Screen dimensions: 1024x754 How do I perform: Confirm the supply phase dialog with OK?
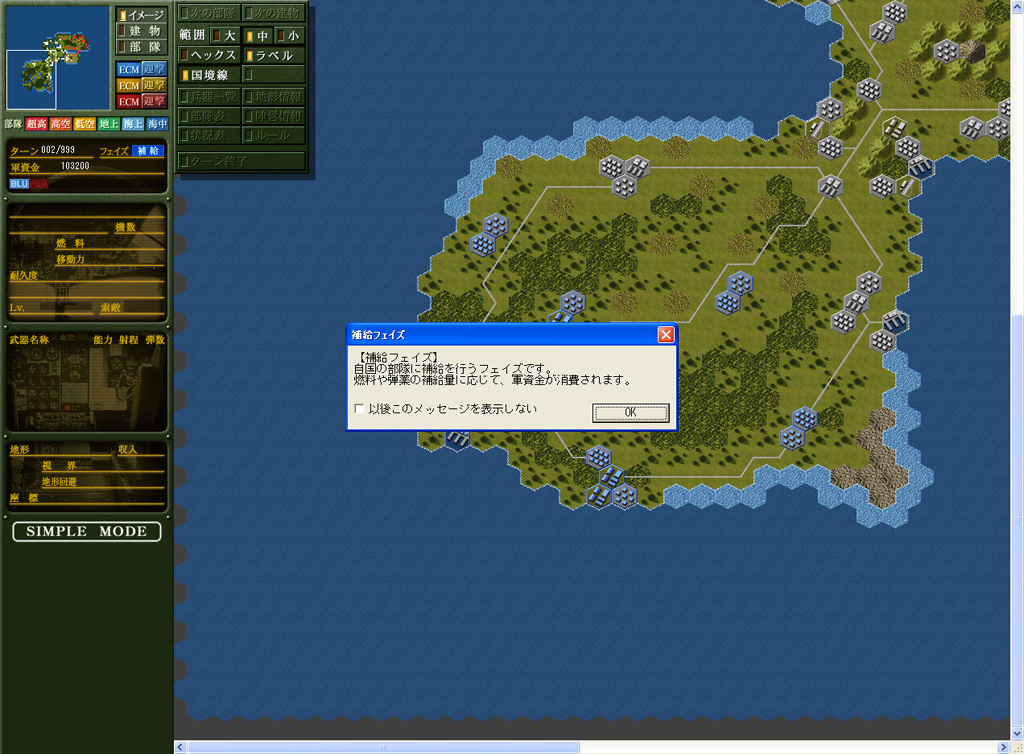coord(630,412)
